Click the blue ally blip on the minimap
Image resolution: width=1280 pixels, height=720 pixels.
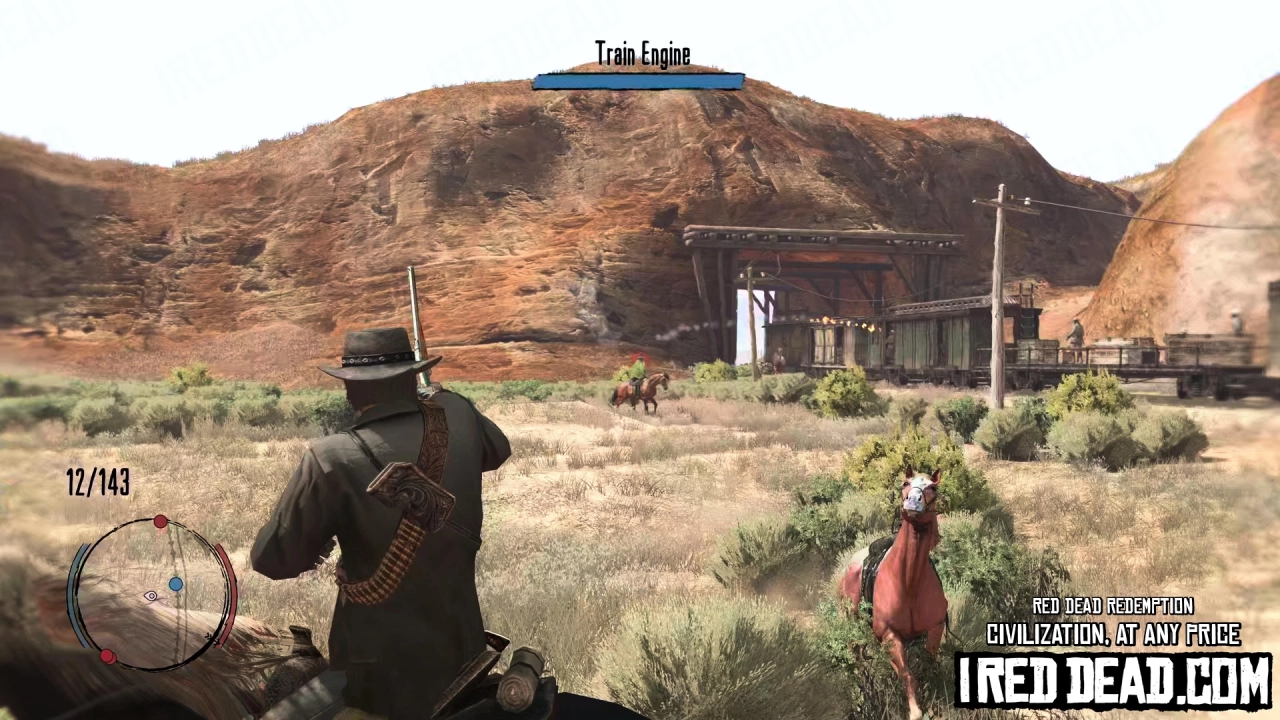[178, 583]
